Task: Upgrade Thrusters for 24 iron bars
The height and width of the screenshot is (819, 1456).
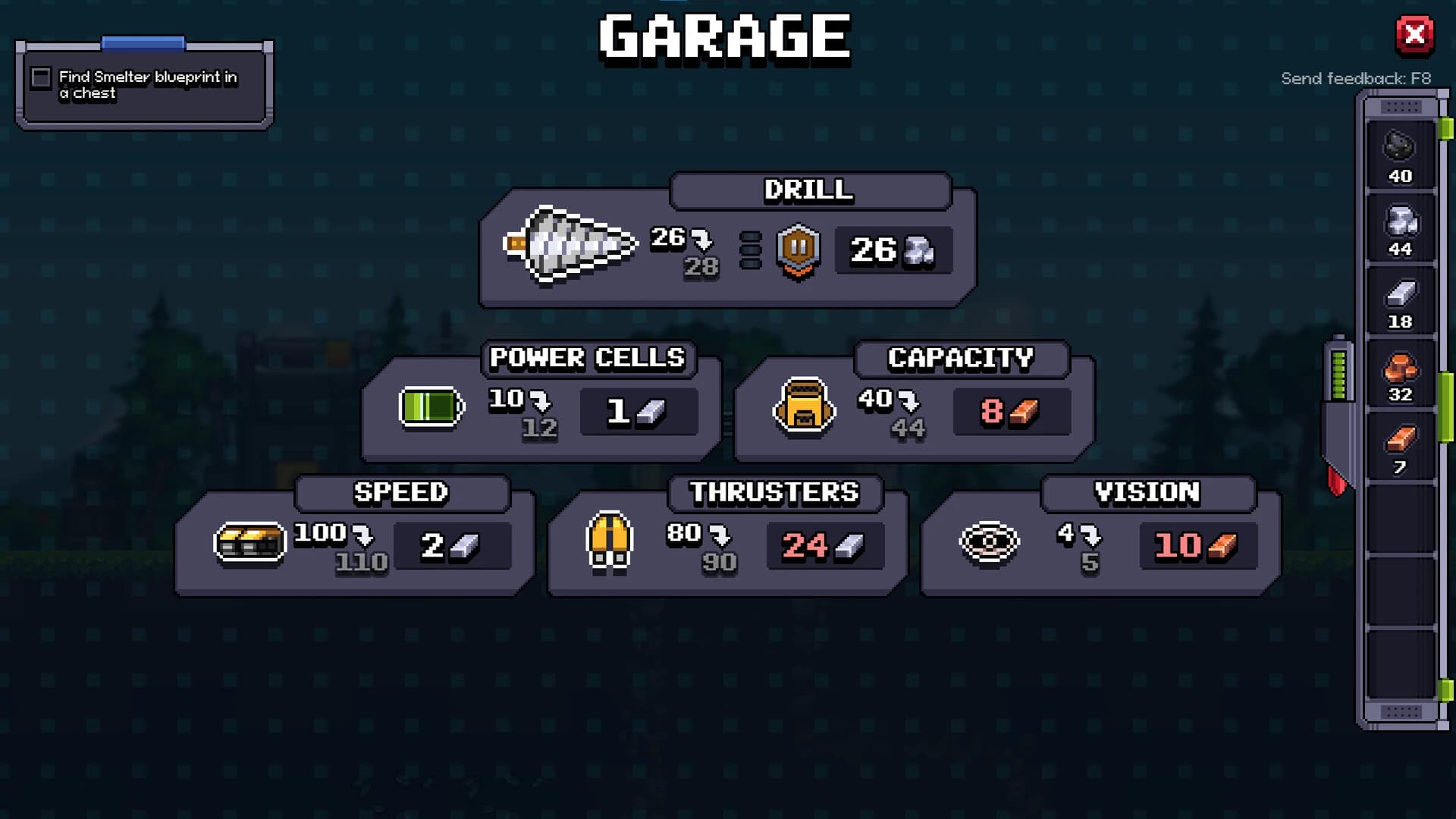Action: pyautogui.click(x=824, y=544)
